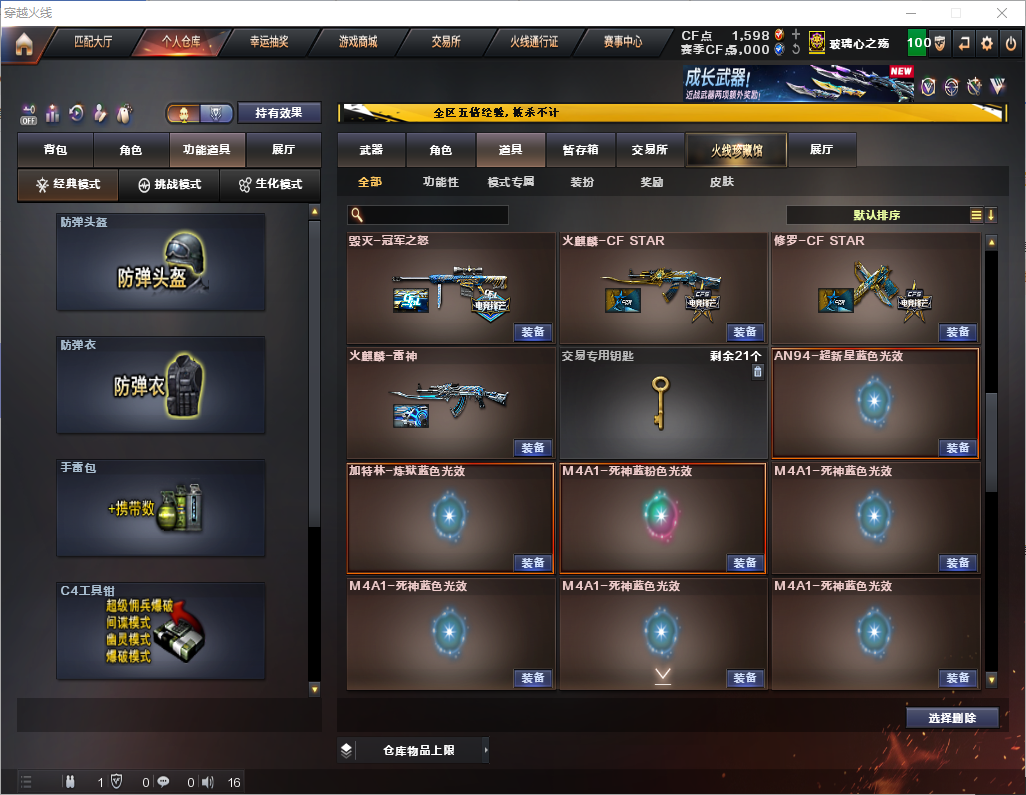The image size is (1026, 795).
Task: Click the 持有效果 button
Action: point(279,113)
